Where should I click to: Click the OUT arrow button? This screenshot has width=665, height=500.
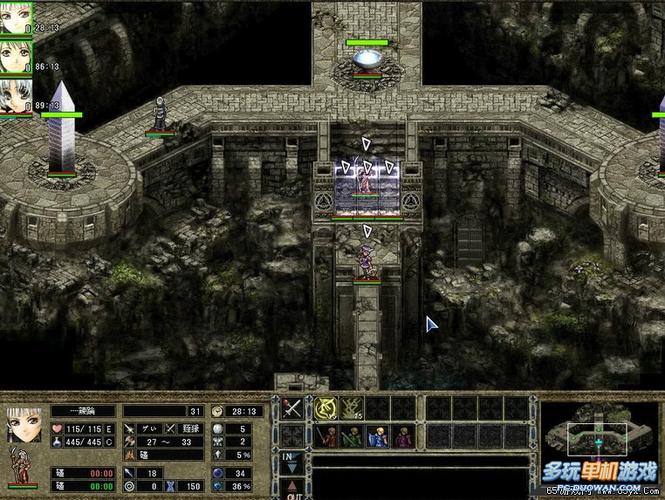[x=292, y=489]
